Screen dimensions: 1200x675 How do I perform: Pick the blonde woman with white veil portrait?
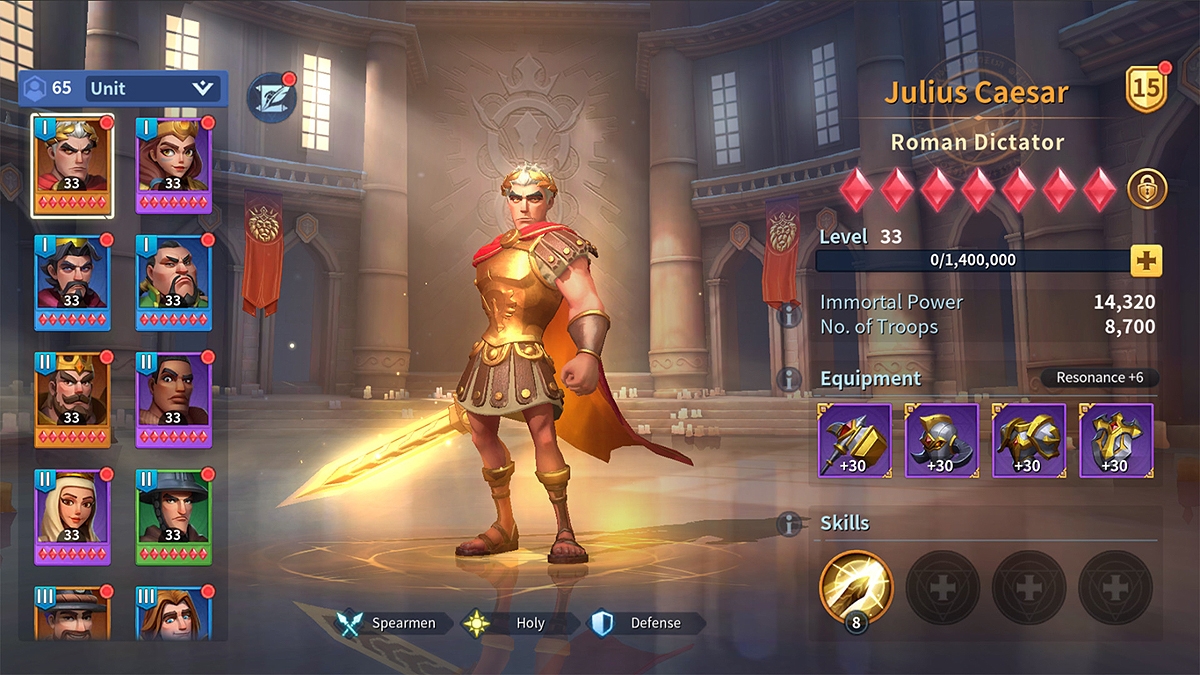(72, 516)
